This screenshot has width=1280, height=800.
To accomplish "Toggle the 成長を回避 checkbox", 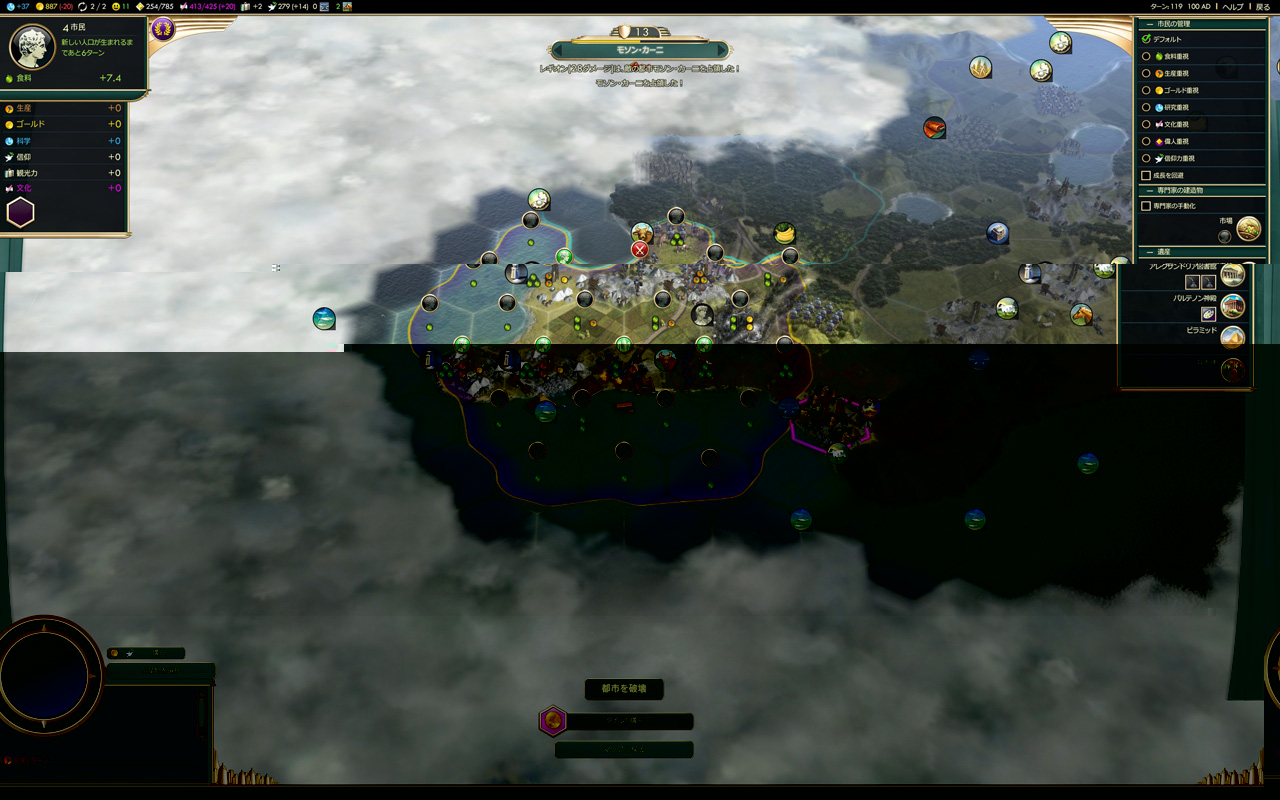I will point(1147,175).
